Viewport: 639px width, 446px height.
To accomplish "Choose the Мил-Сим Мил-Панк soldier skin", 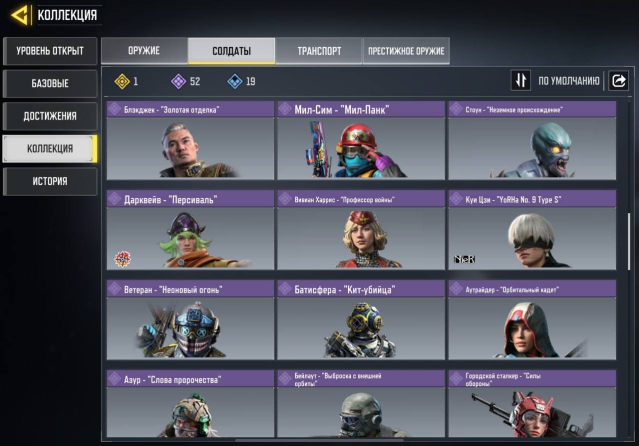I will click(361, 140).
